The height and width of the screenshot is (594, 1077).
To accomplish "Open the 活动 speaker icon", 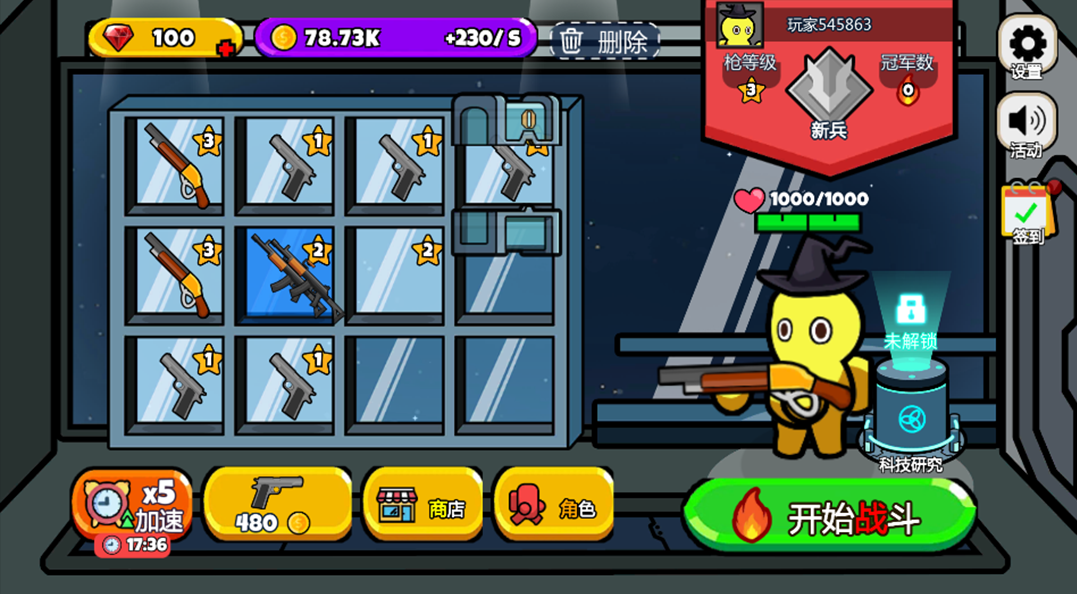I will 1027,123.
